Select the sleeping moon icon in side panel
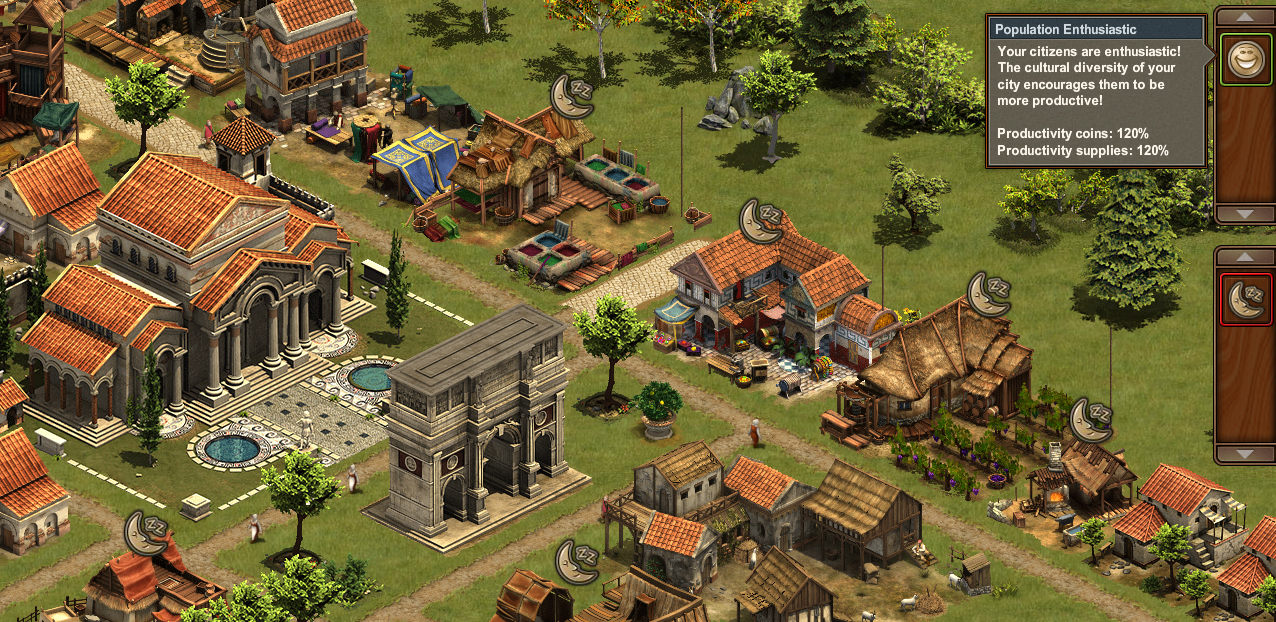 coord(1245,299)
